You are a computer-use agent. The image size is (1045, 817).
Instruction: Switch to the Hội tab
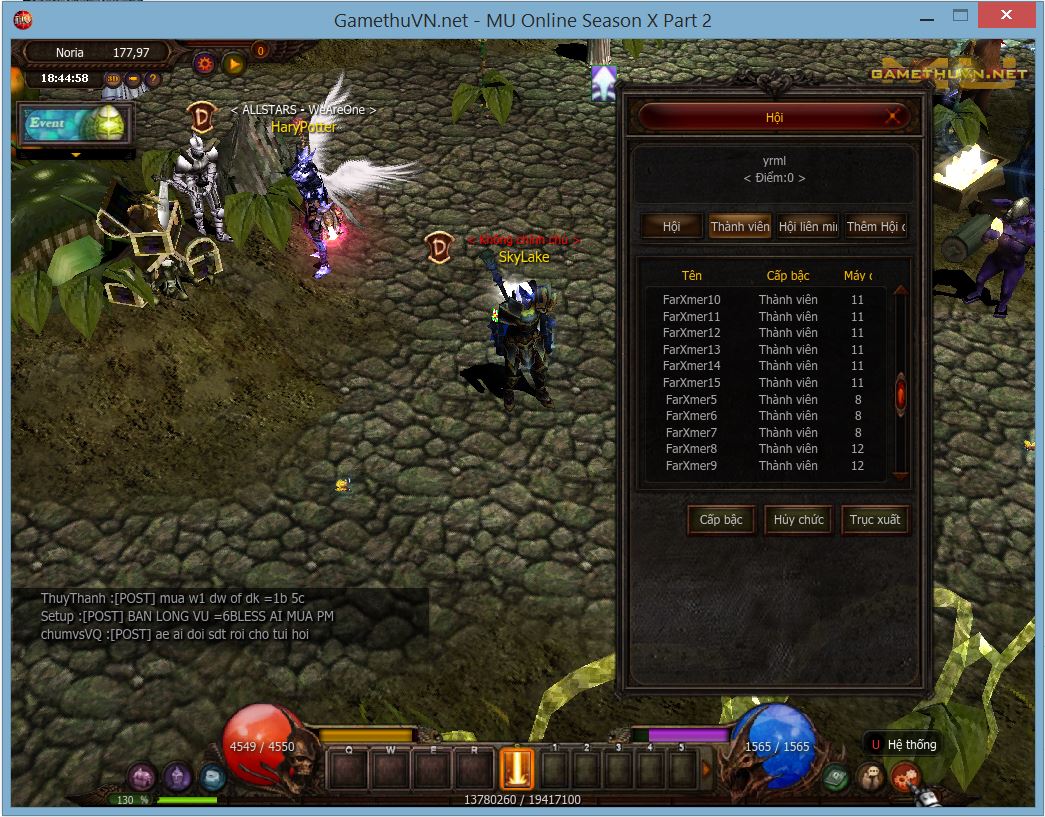[x=671, y=227]
